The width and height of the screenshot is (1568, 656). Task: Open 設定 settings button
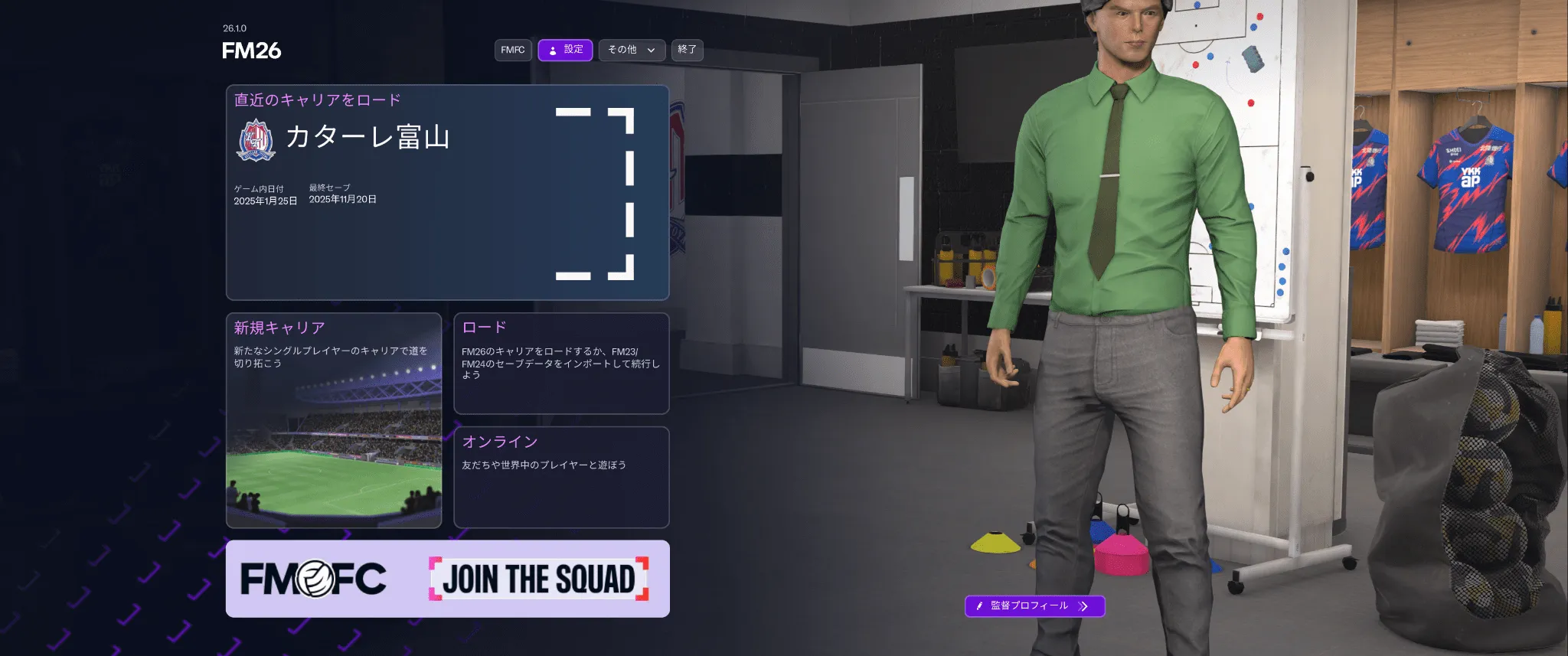[565, 50]
